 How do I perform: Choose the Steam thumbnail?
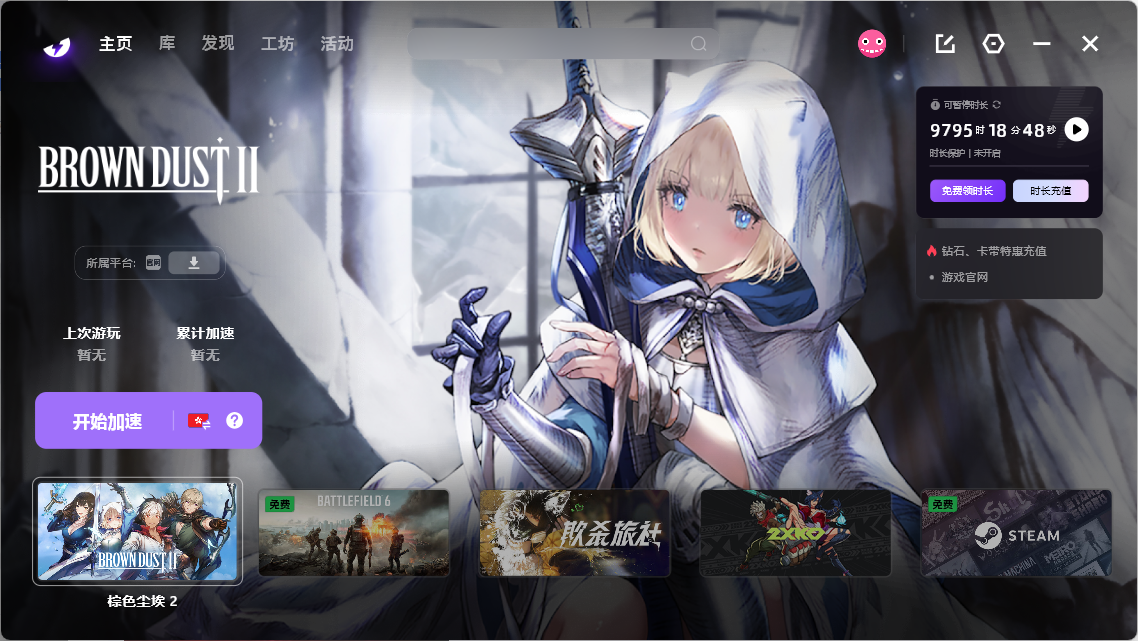coord(1016,533)
